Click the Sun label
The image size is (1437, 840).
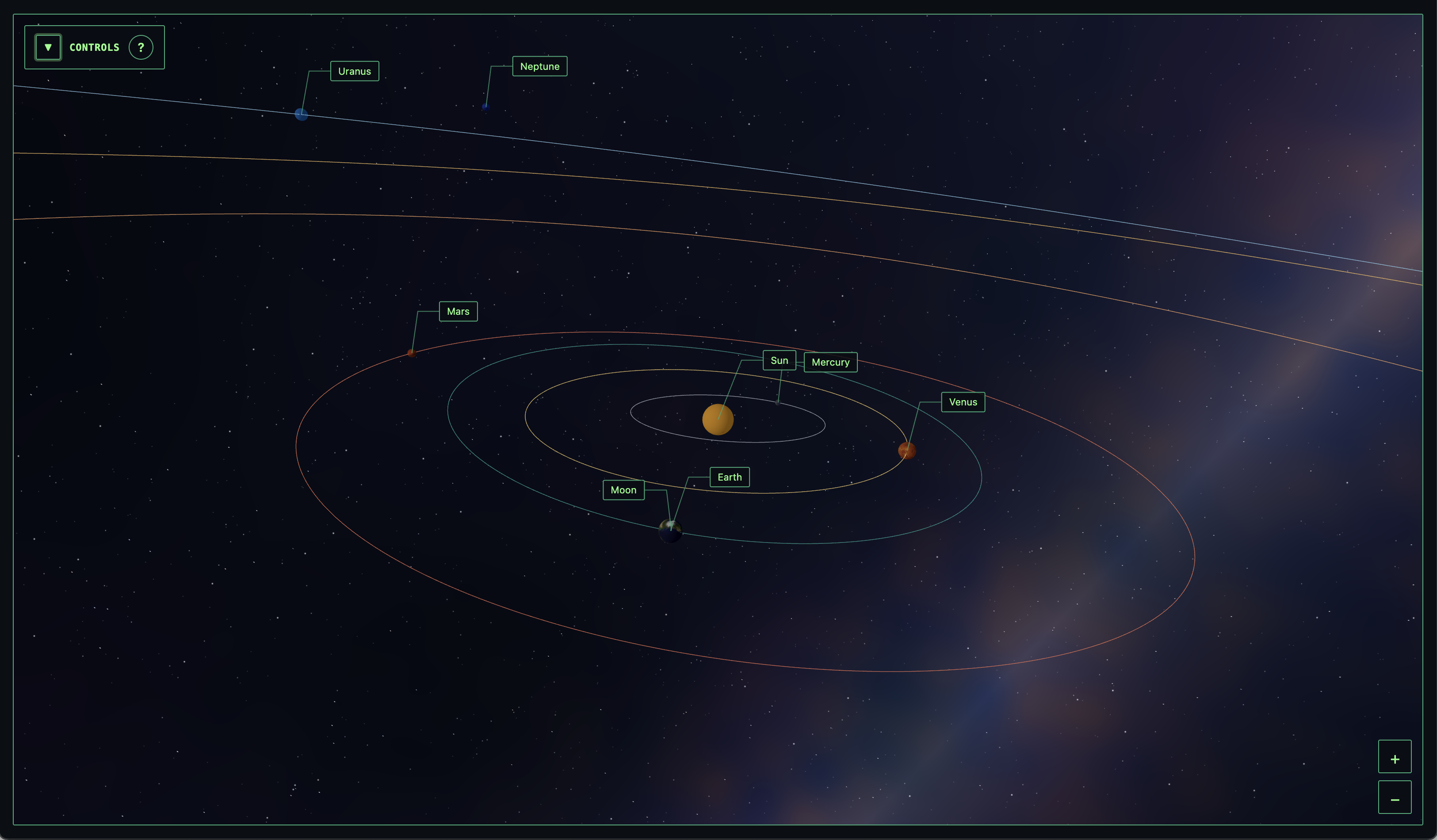(x=779, y=360)
